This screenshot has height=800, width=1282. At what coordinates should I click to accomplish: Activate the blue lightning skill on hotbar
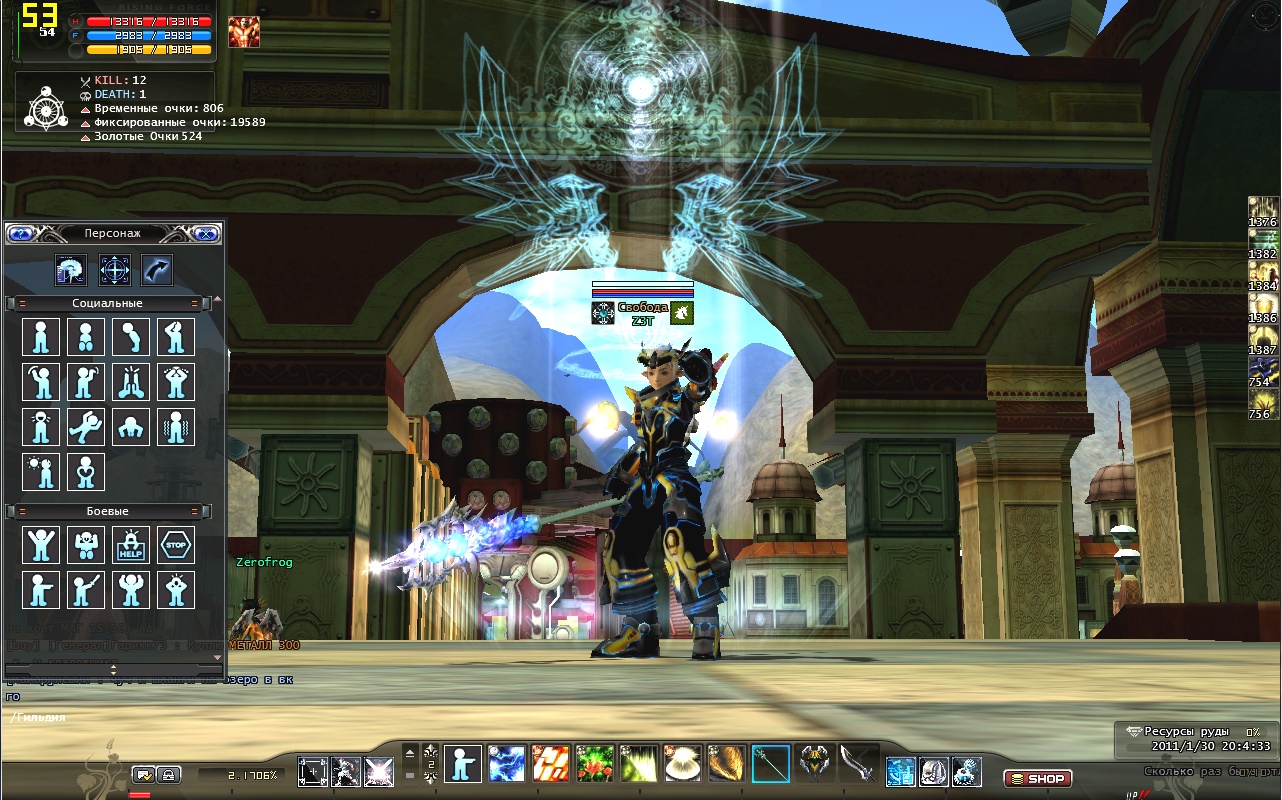pos(506,764)
